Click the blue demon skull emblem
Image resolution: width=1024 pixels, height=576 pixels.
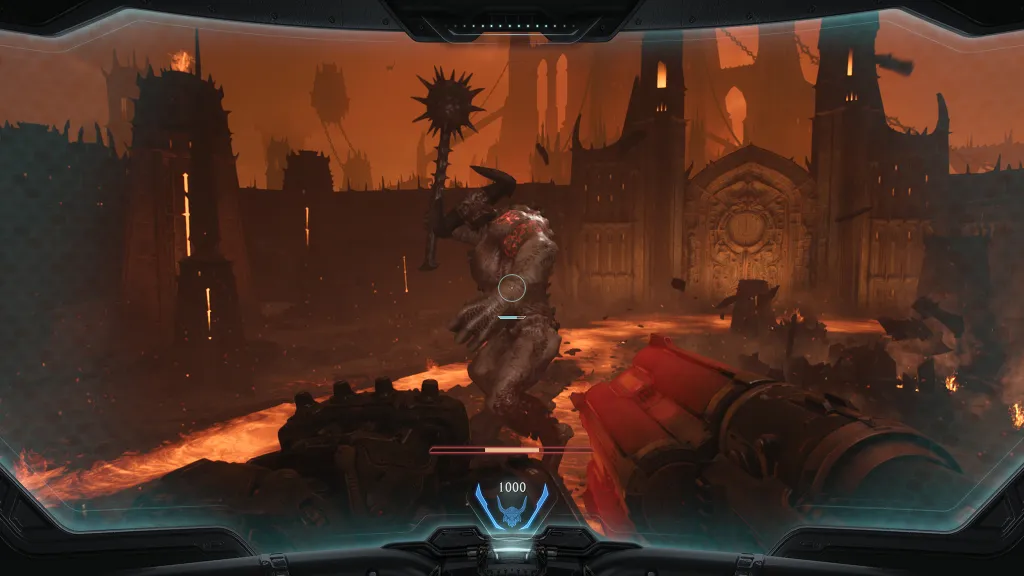click(511, 516)
